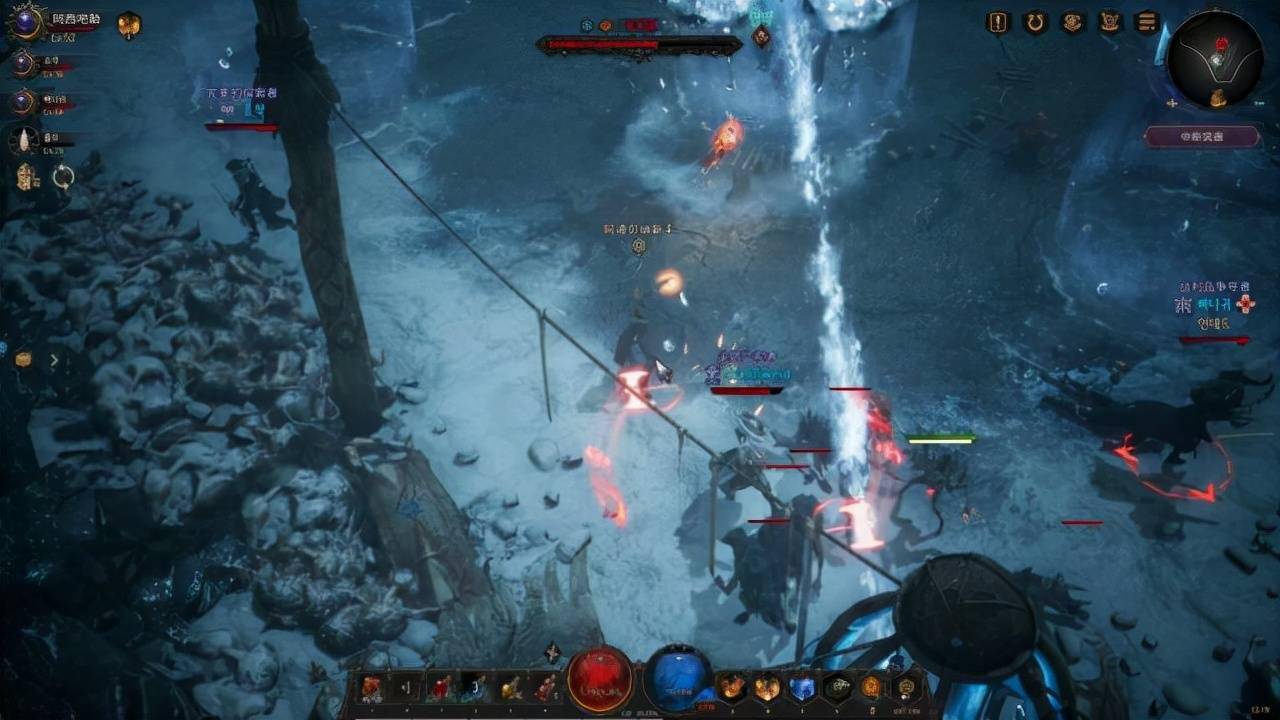Expand the arrow next to the chest icon
This screenshot has height=720, width=1280.
point(54,359)
